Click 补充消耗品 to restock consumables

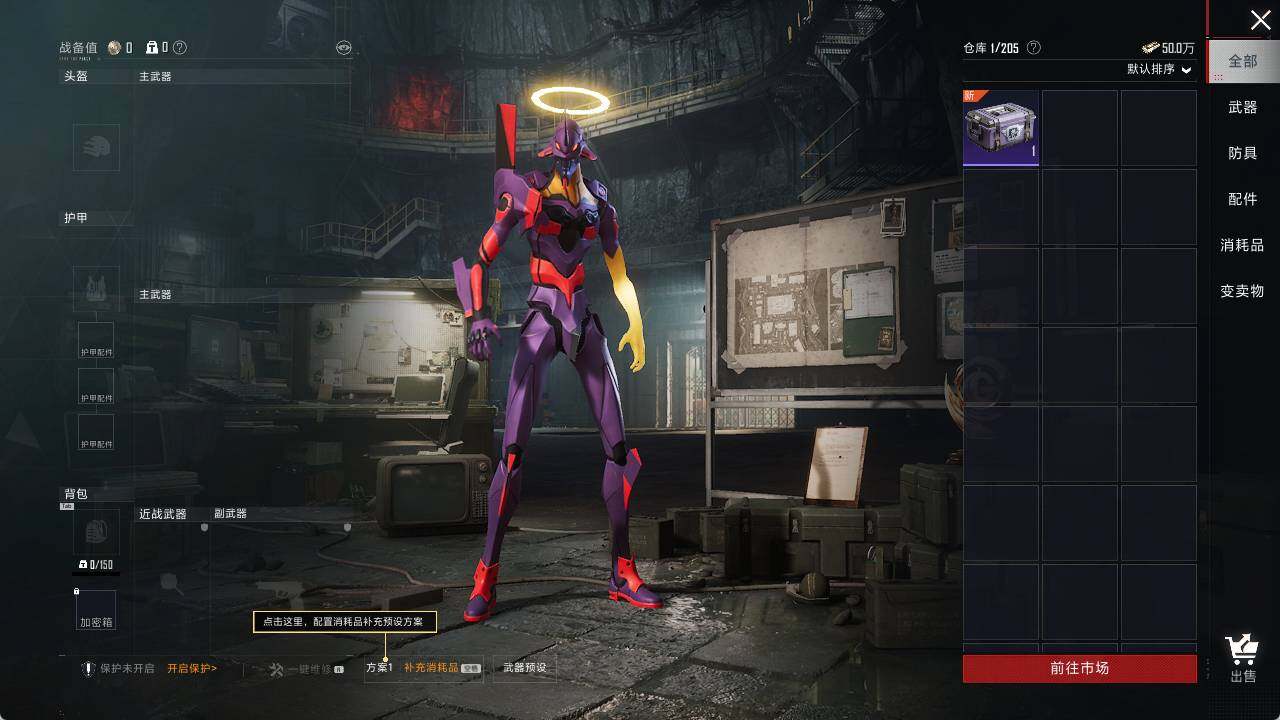pyautogui.click(x=431, y=668)
